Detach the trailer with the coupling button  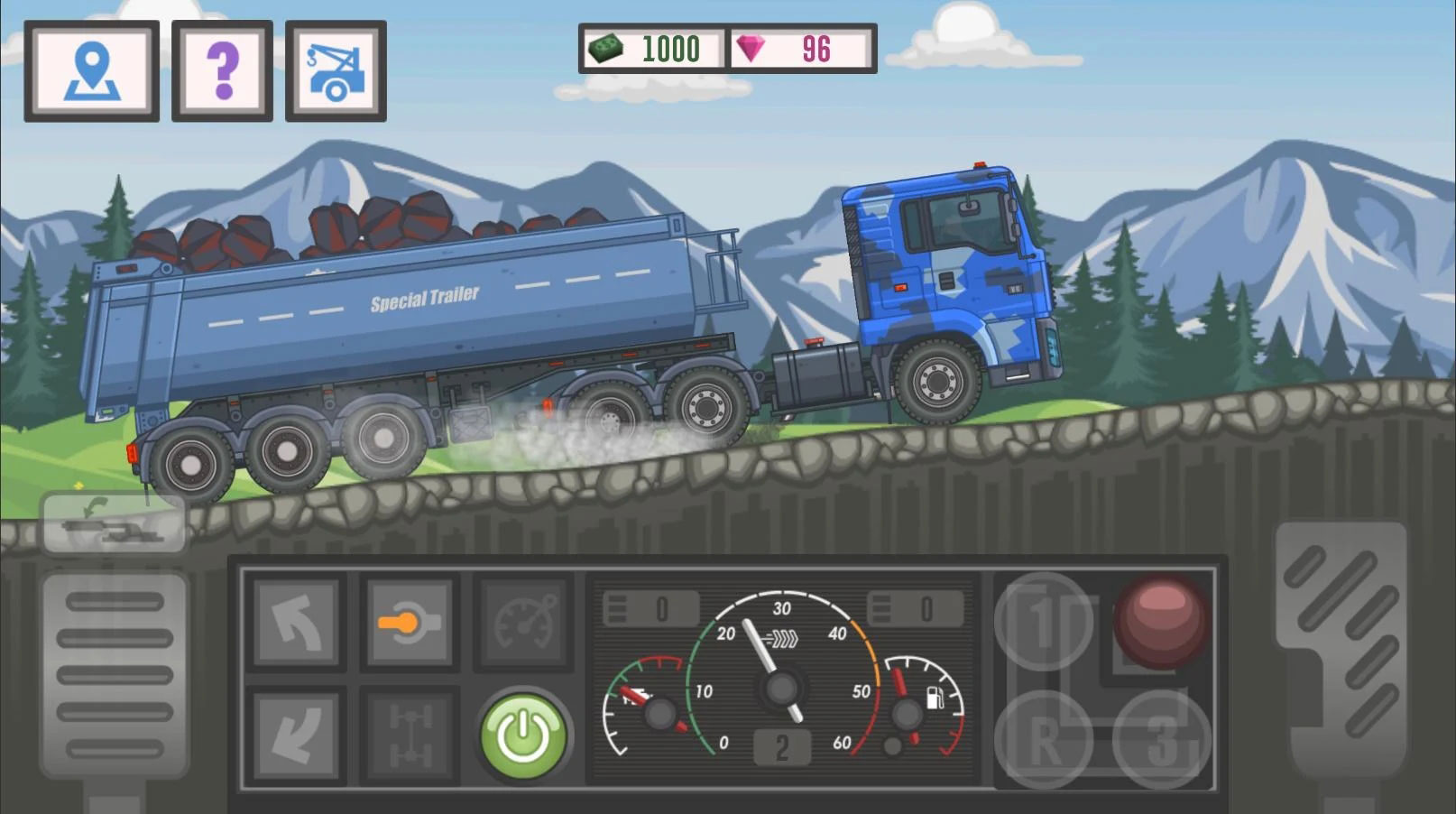pos(113,523)
